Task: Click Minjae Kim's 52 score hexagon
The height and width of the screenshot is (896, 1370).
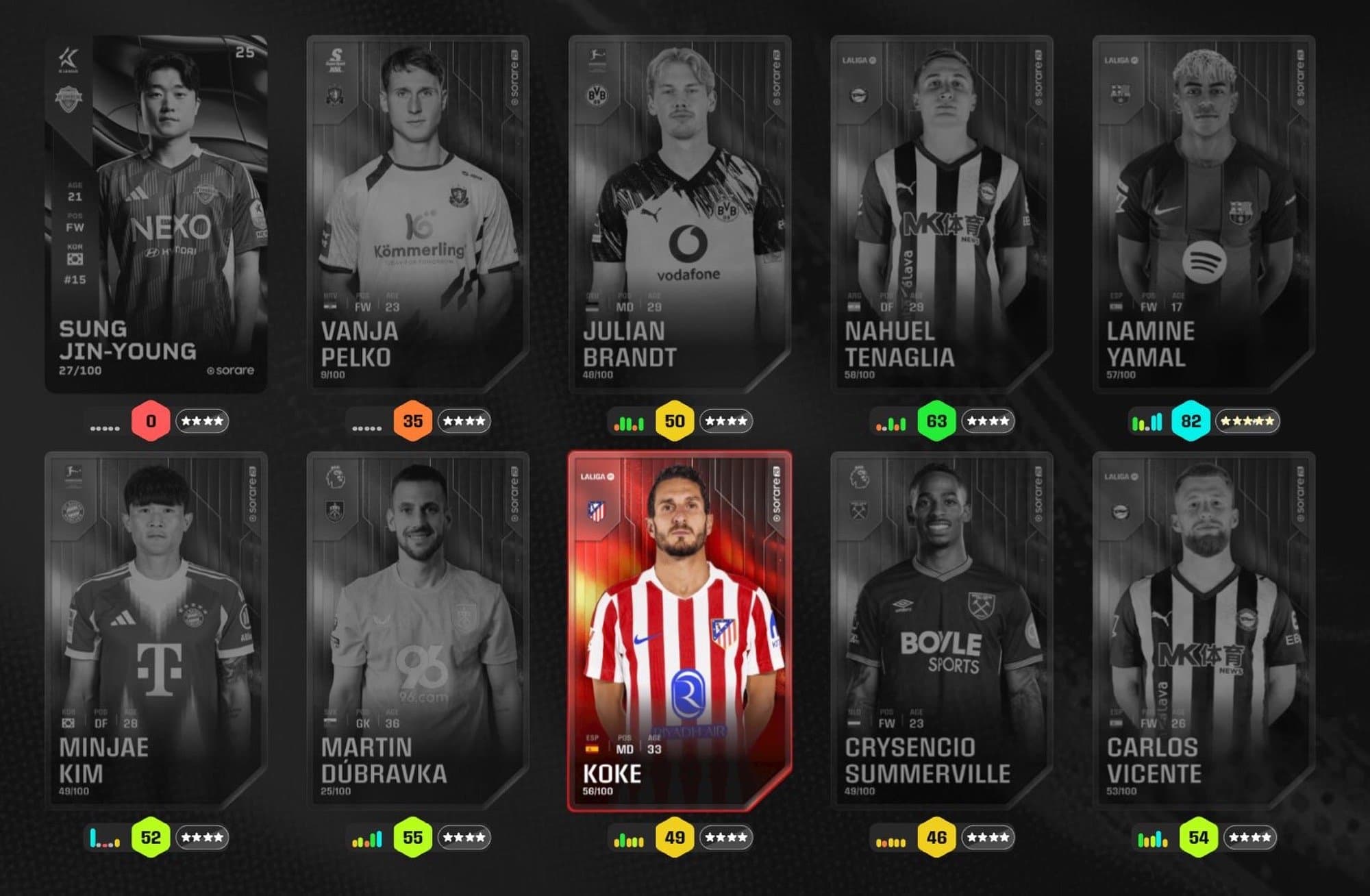Action: point(151,837)
